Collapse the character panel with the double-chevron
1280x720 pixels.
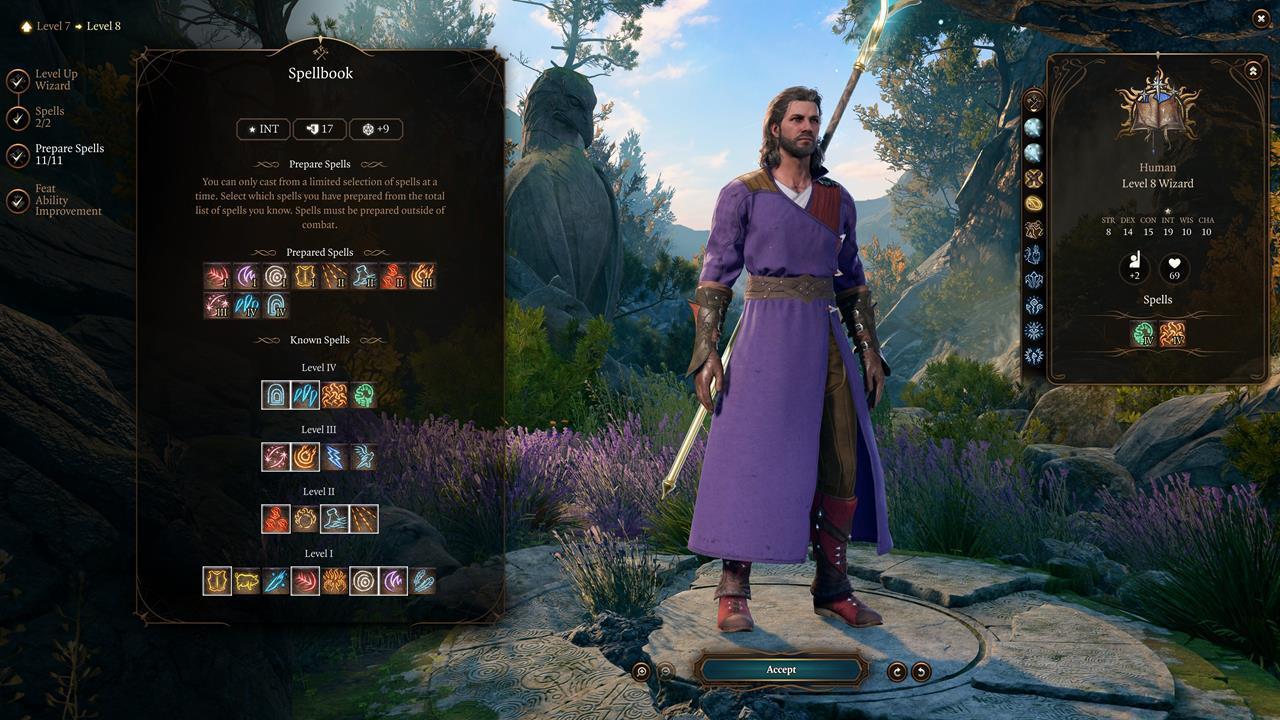click(x=1252, y=70)
